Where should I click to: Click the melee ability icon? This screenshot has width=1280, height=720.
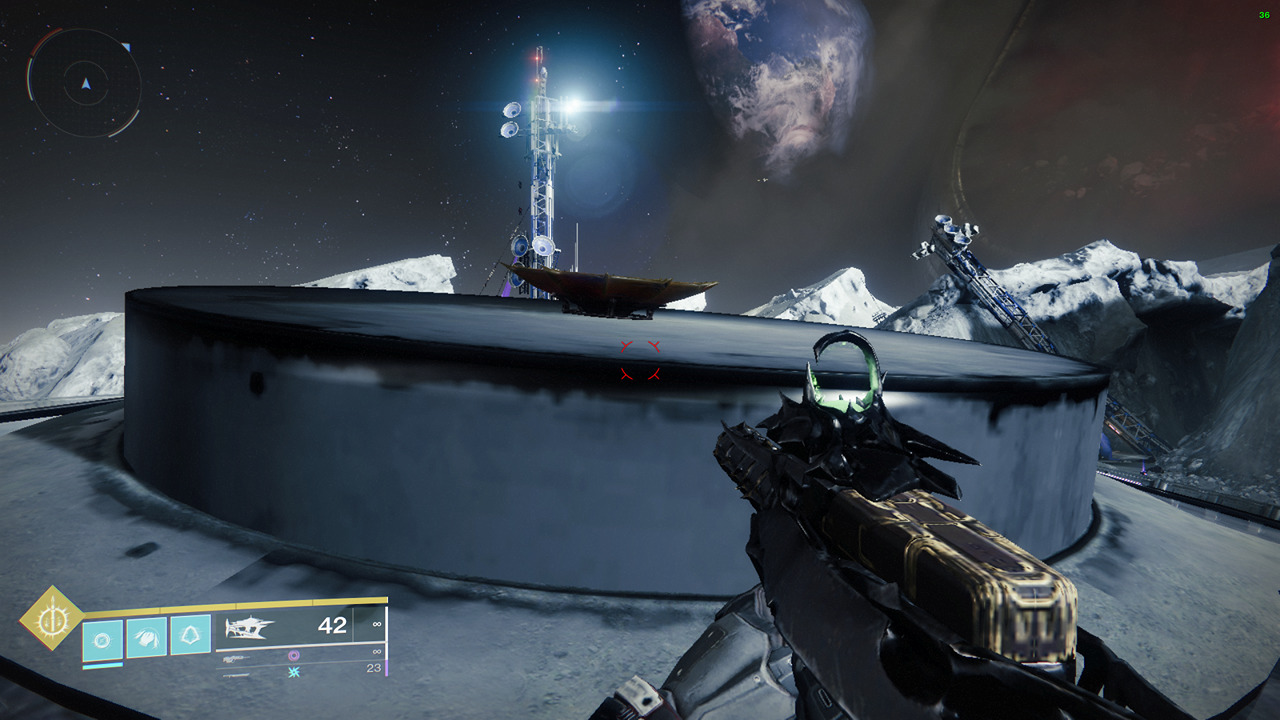146,636
